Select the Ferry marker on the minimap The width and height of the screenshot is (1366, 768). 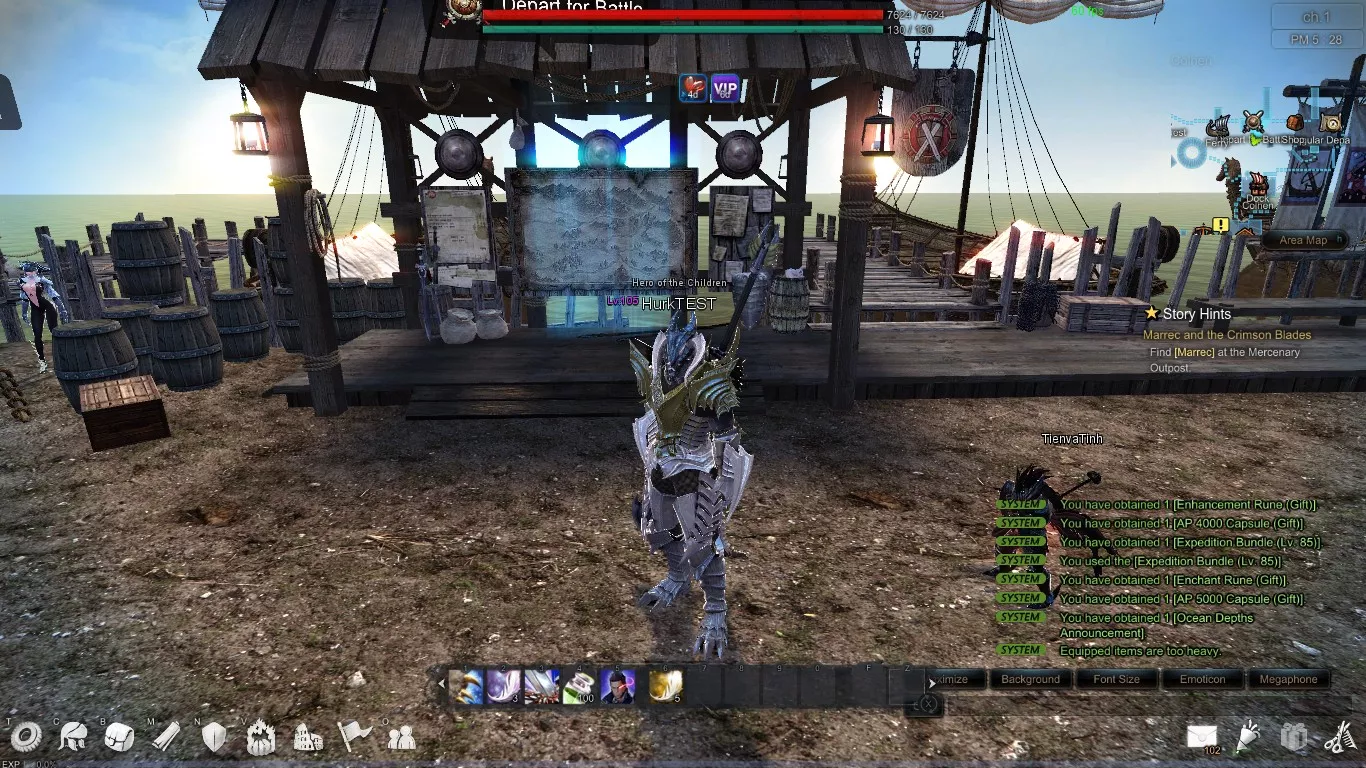point(1218,128)
